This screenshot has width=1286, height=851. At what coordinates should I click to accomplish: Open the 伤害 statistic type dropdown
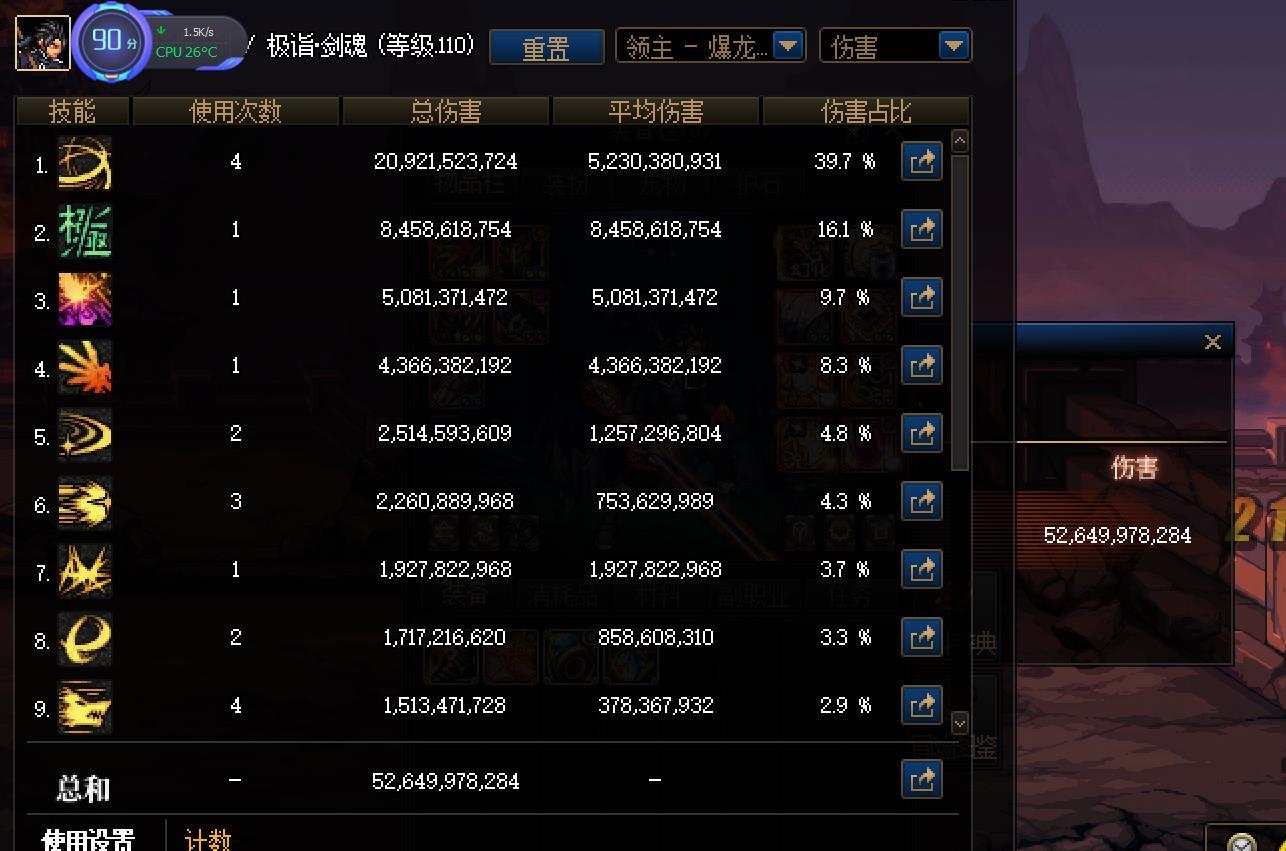pyautogui.click(x=894, y=45)
